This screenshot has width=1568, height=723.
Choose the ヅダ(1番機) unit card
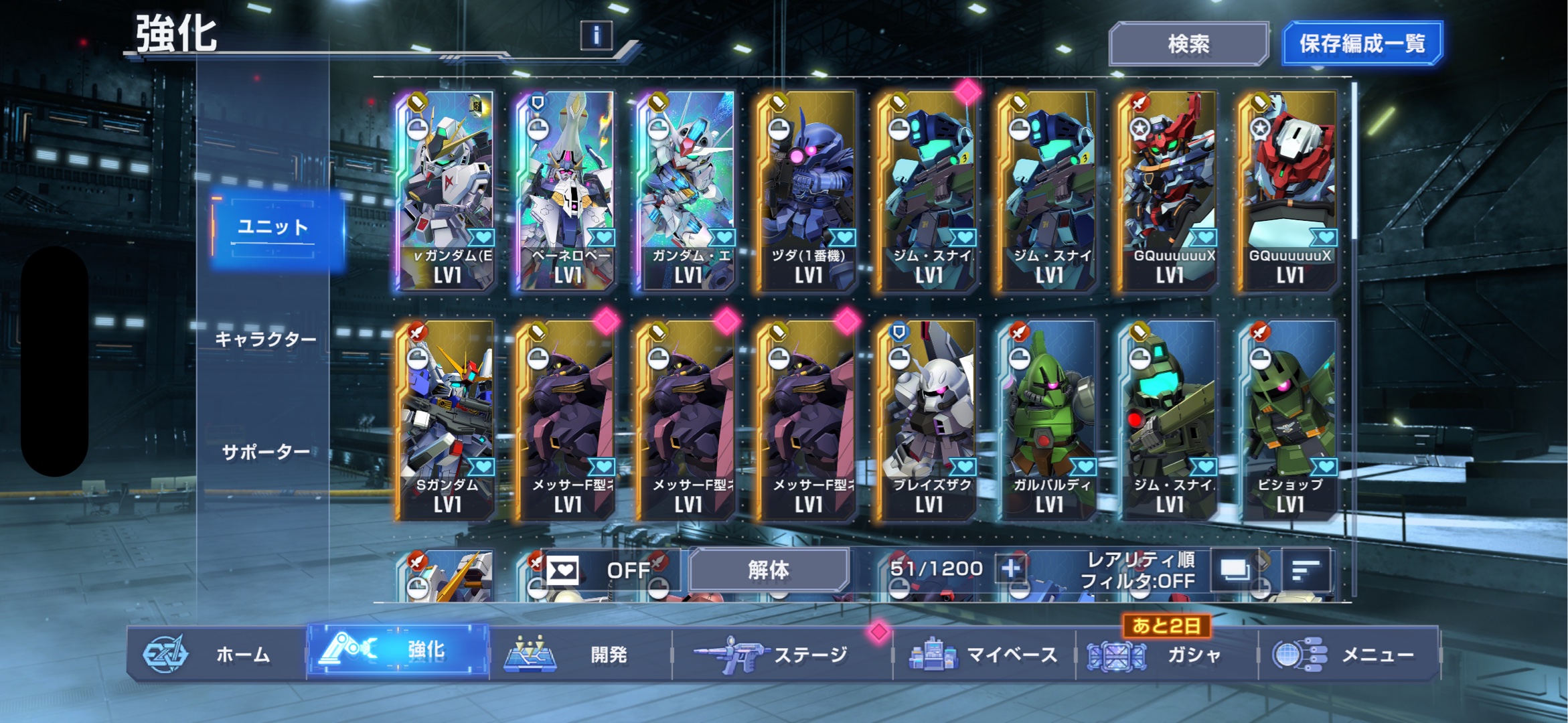807,191
